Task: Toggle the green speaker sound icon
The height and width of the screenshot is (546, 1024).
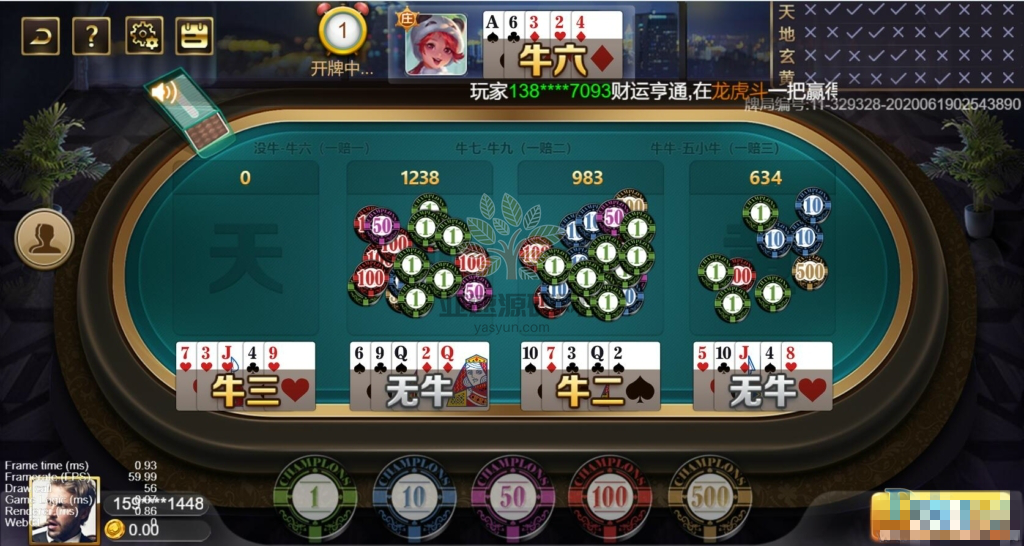Action: coord(164,93)
